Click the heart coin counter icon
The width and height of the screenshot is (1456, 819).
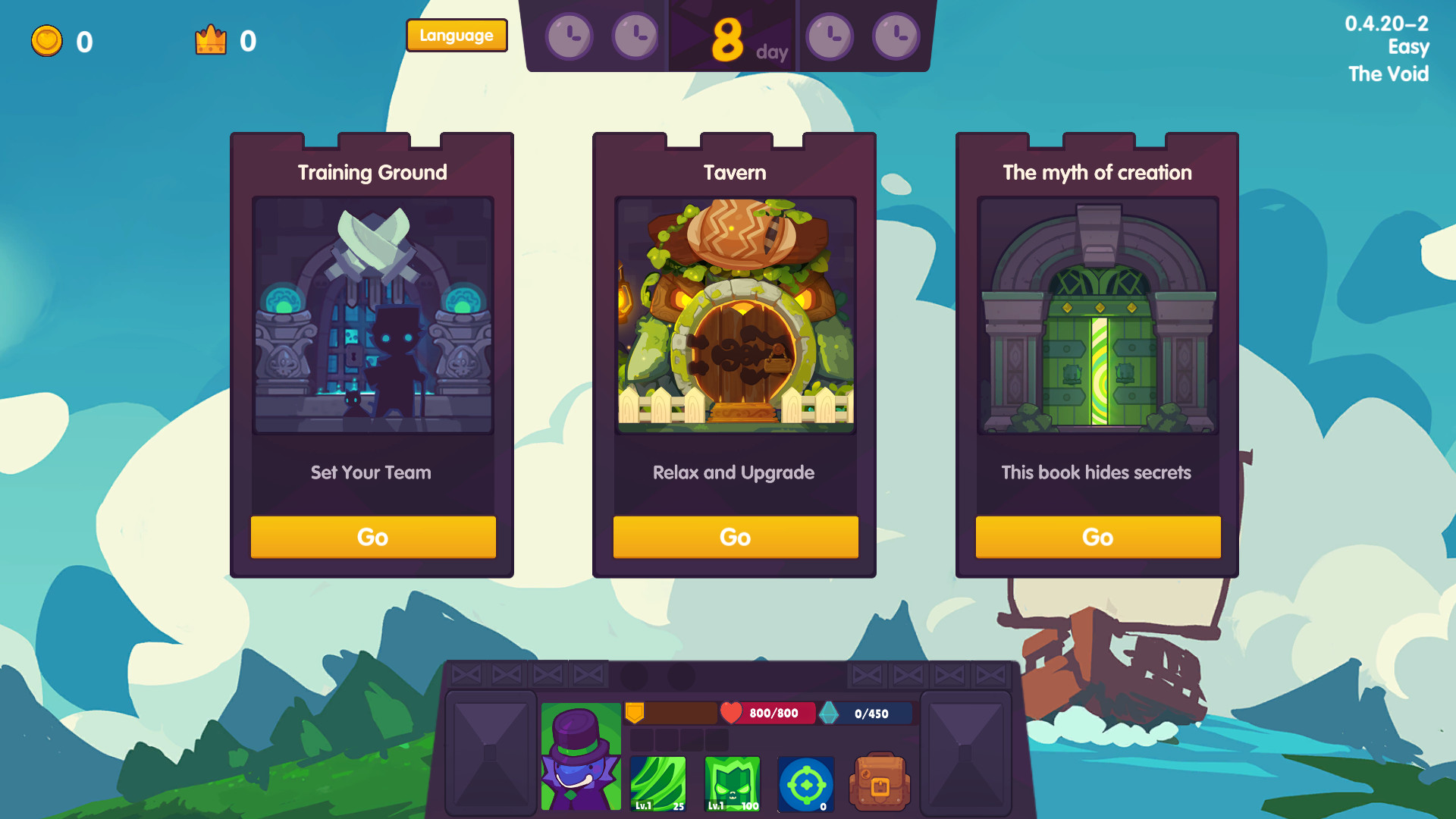click(45, 41)
